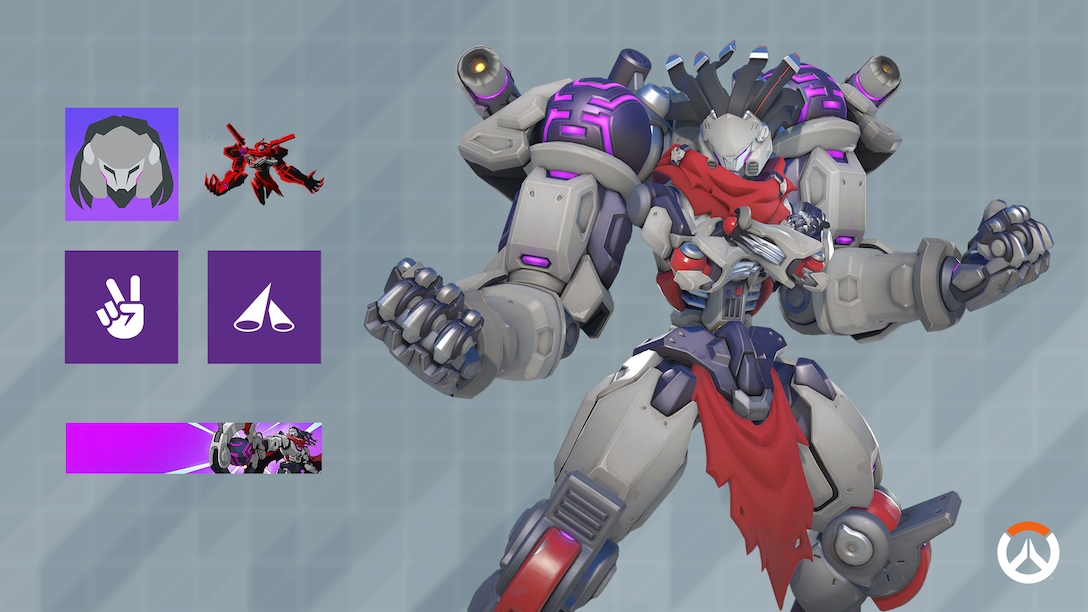Select the masked mech player icon tile

[x=122, y=164]
